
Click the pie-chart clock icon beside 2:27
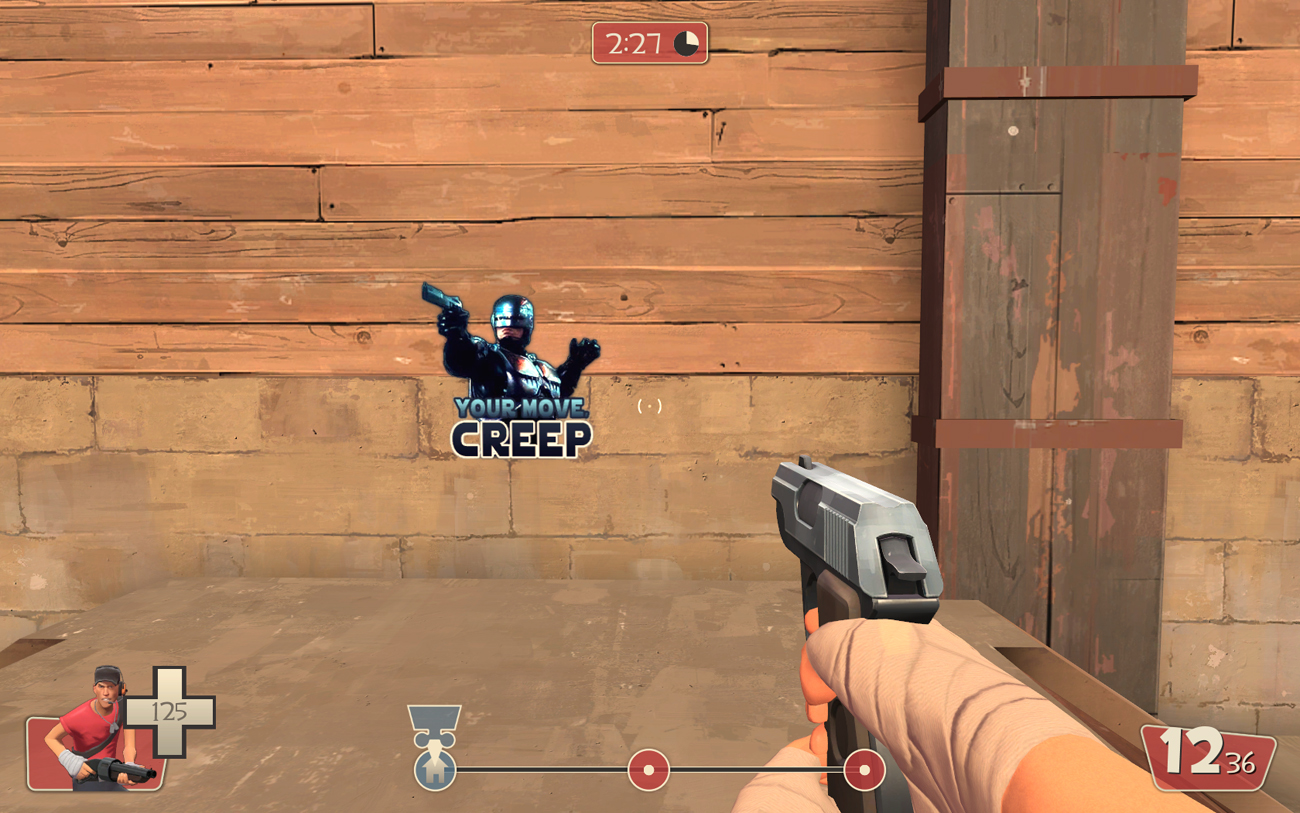[685, 43]
